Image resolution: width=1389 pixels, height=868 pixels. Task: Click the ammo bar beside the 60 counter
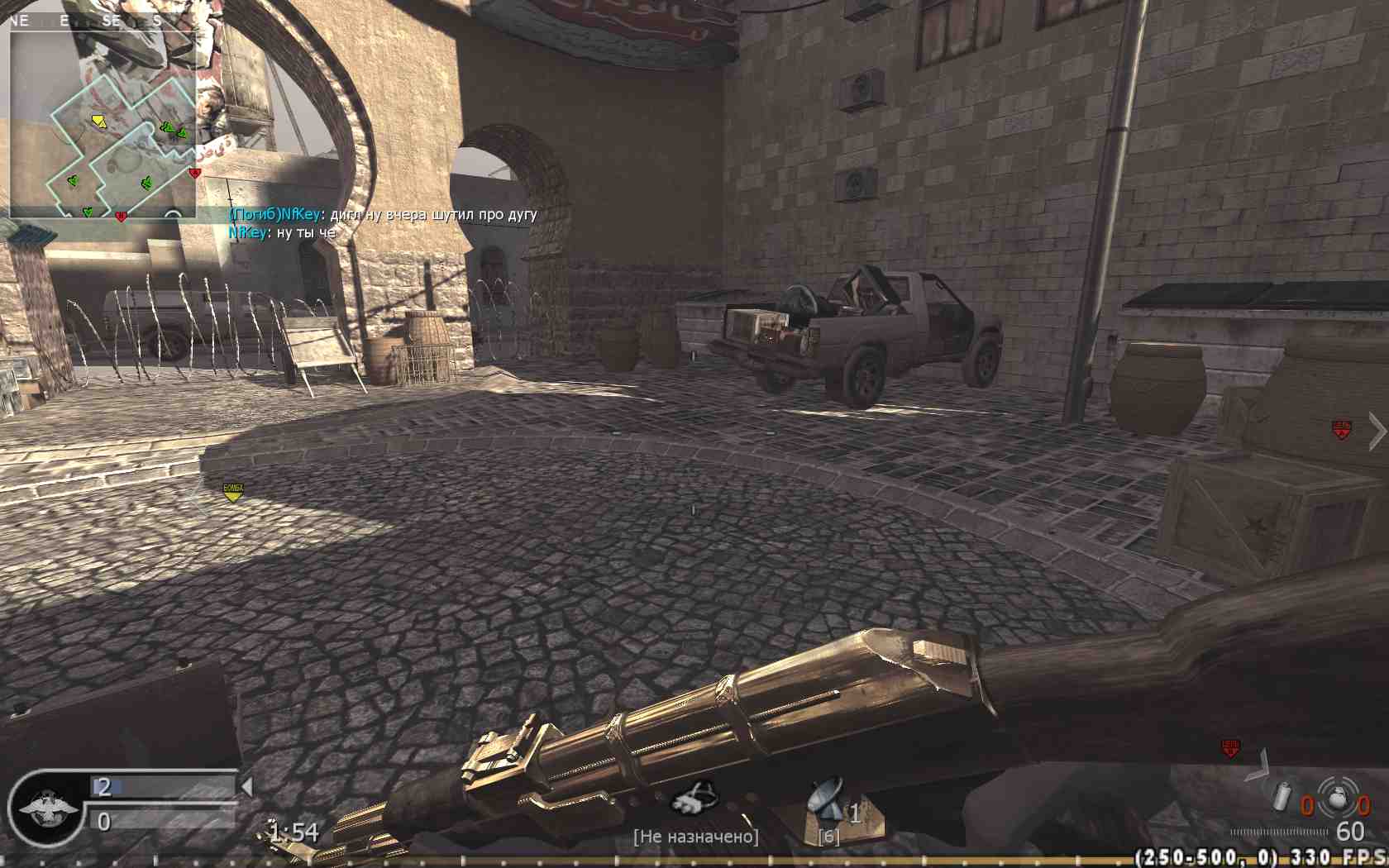pyautogui.click(x=1279, y=832)
